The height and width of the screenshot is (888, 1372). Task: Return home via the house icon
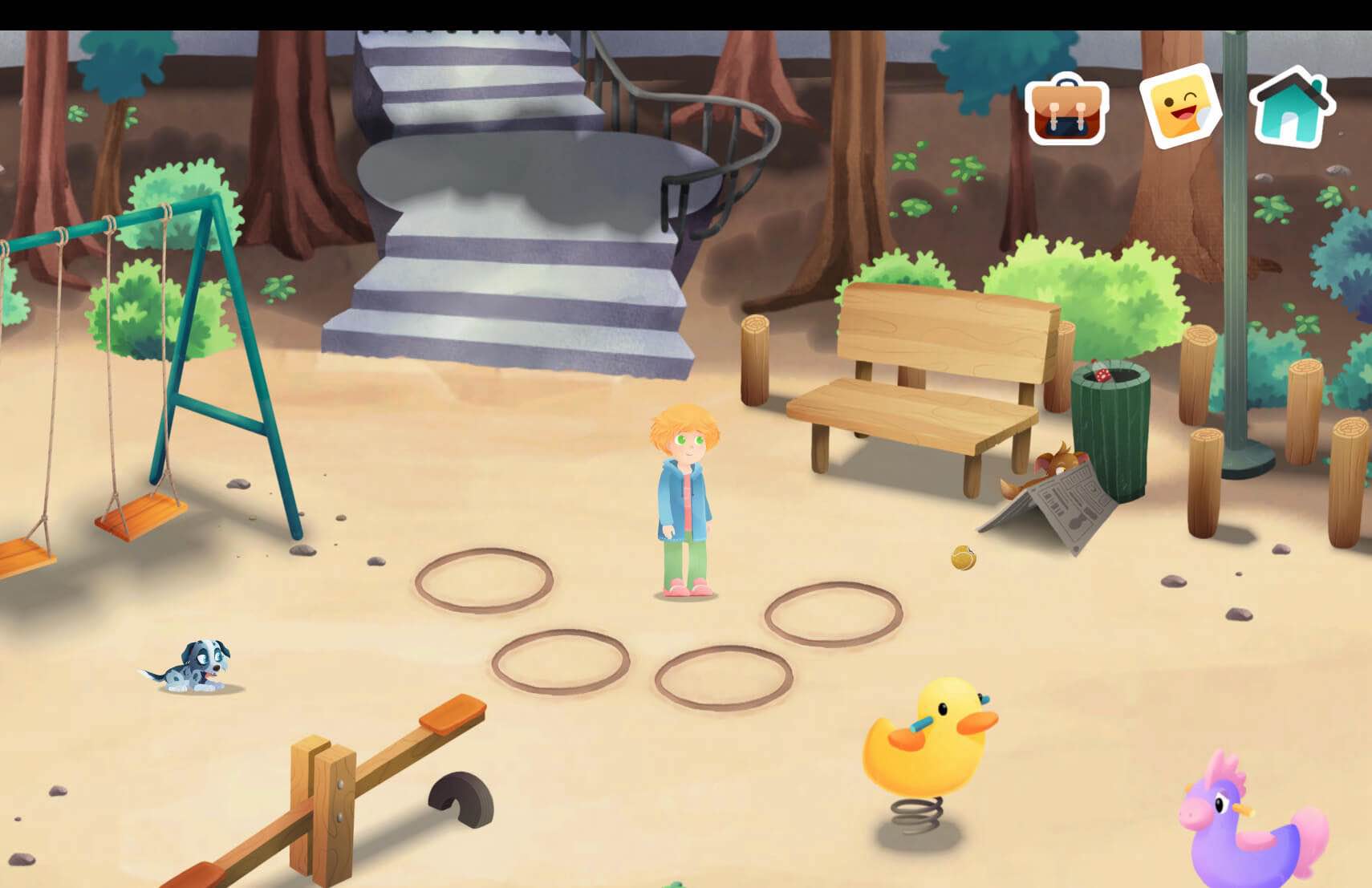point(1290,108)
